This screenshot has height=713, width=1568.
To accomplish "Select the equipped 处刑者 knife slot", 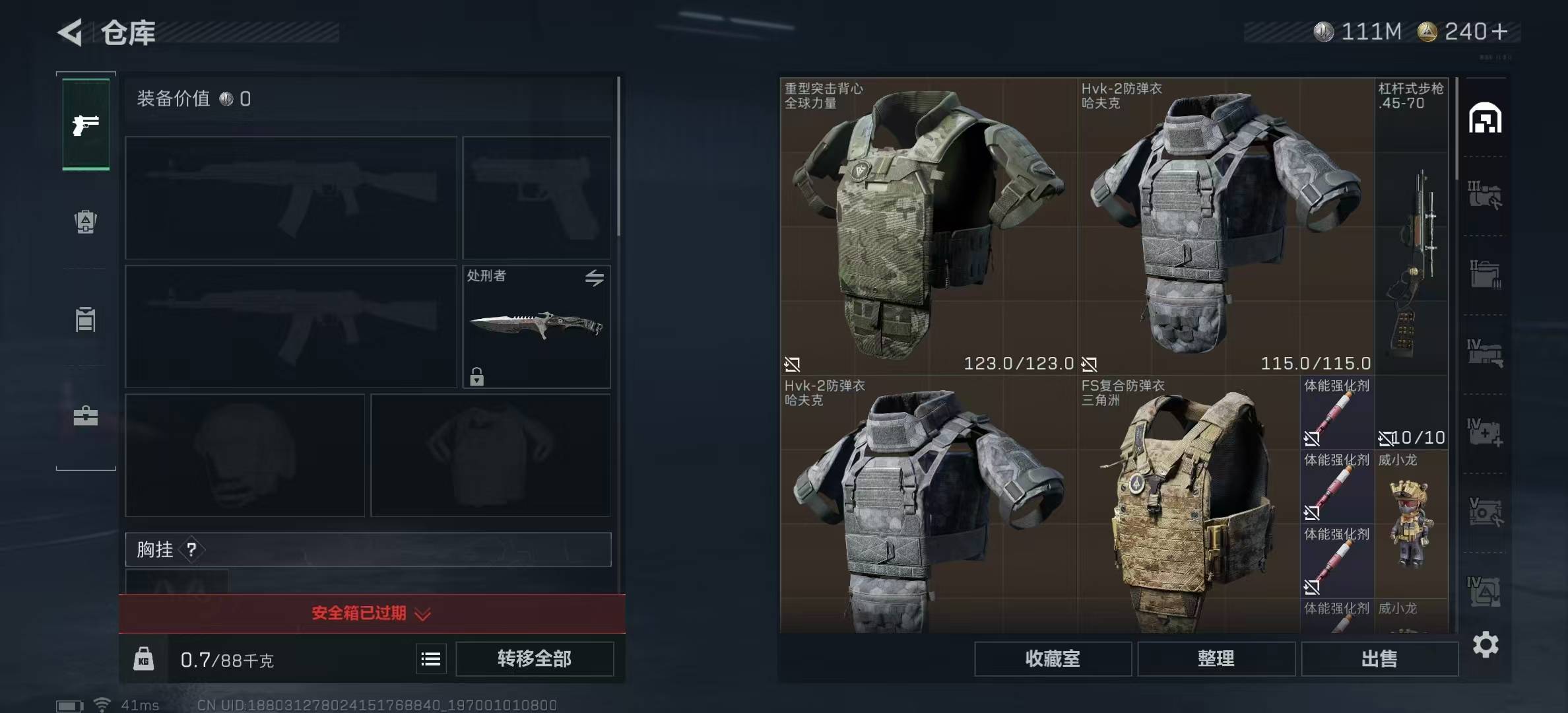I will (536, 327).
